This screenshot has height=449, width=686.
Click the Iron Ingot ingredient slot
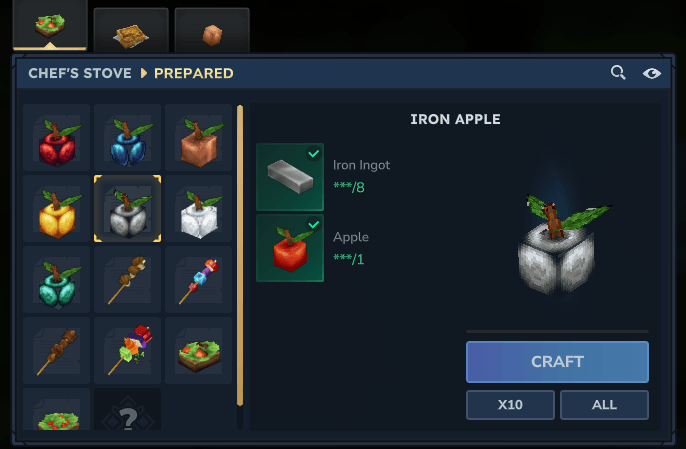(290, 177)
